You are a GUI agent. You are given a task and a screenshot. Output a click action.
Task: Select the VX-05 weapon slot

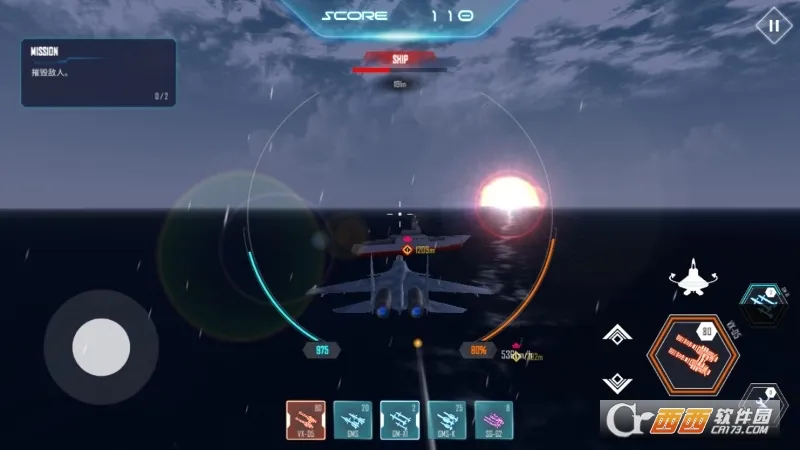pos(306,420)
